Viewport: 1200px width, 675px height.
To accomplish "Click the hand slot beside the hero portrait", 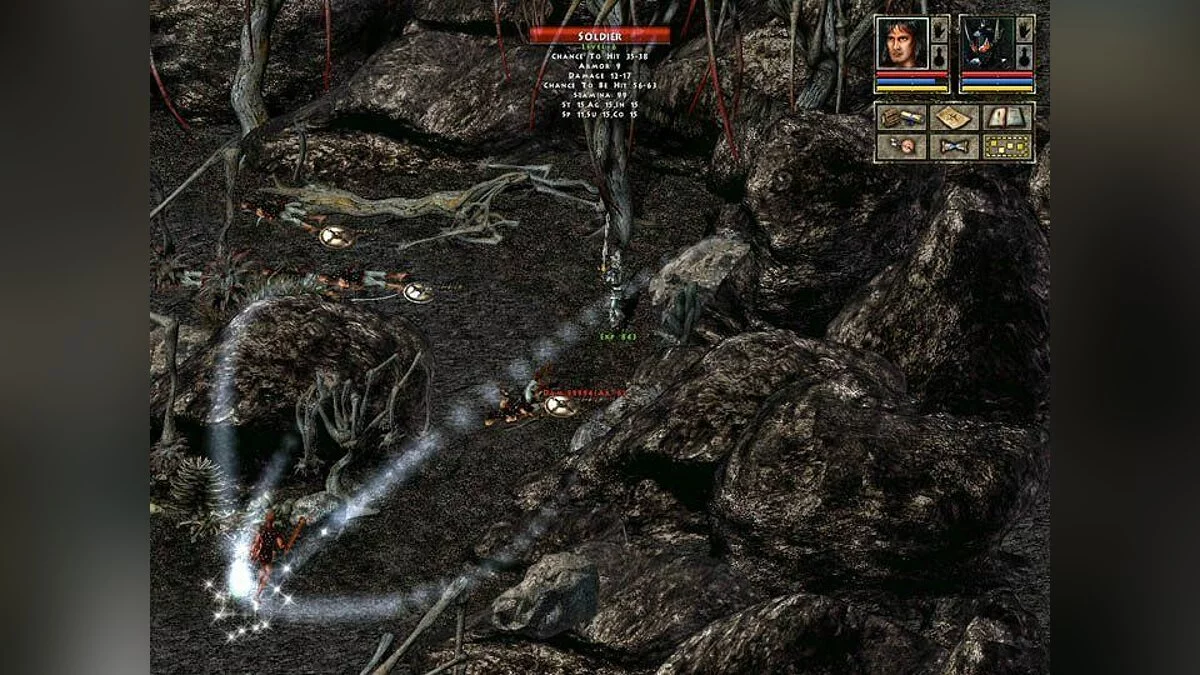I will click(939, 30).
